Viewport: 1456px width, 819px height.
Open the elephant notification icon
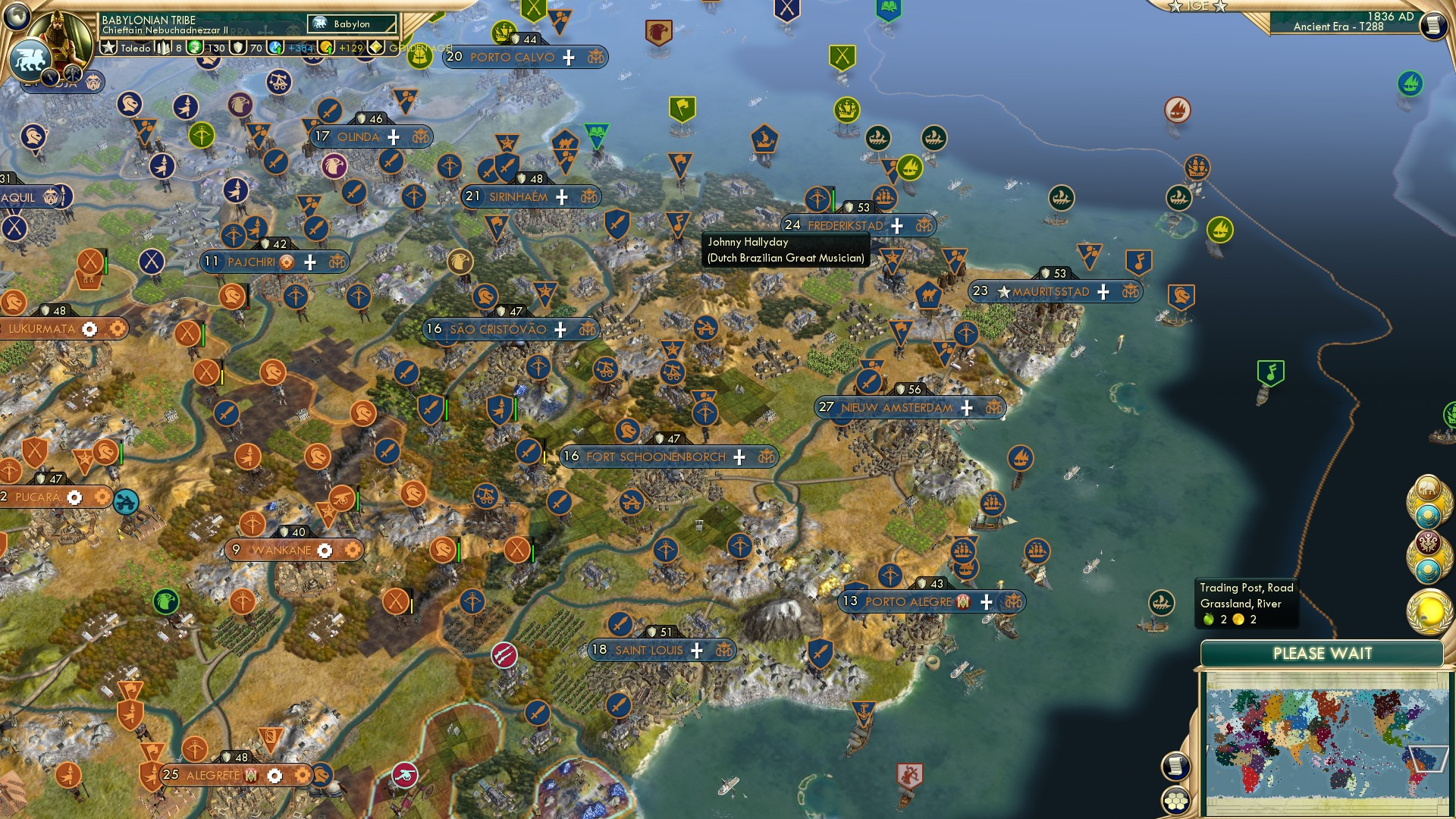tap(1428, 491)
